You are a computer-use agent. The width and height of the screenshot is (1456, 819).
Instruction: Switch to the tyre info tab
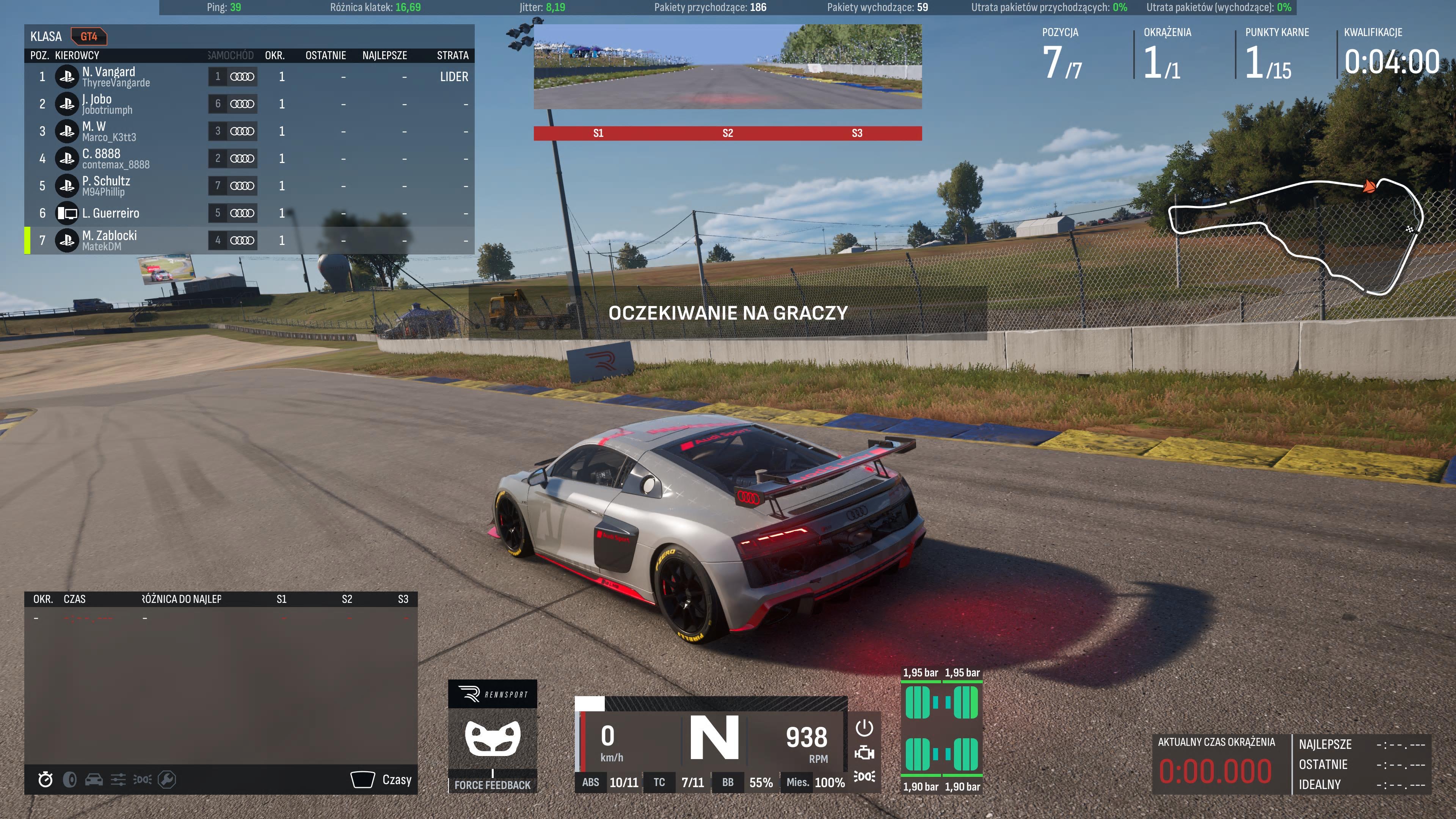point(69,780)
